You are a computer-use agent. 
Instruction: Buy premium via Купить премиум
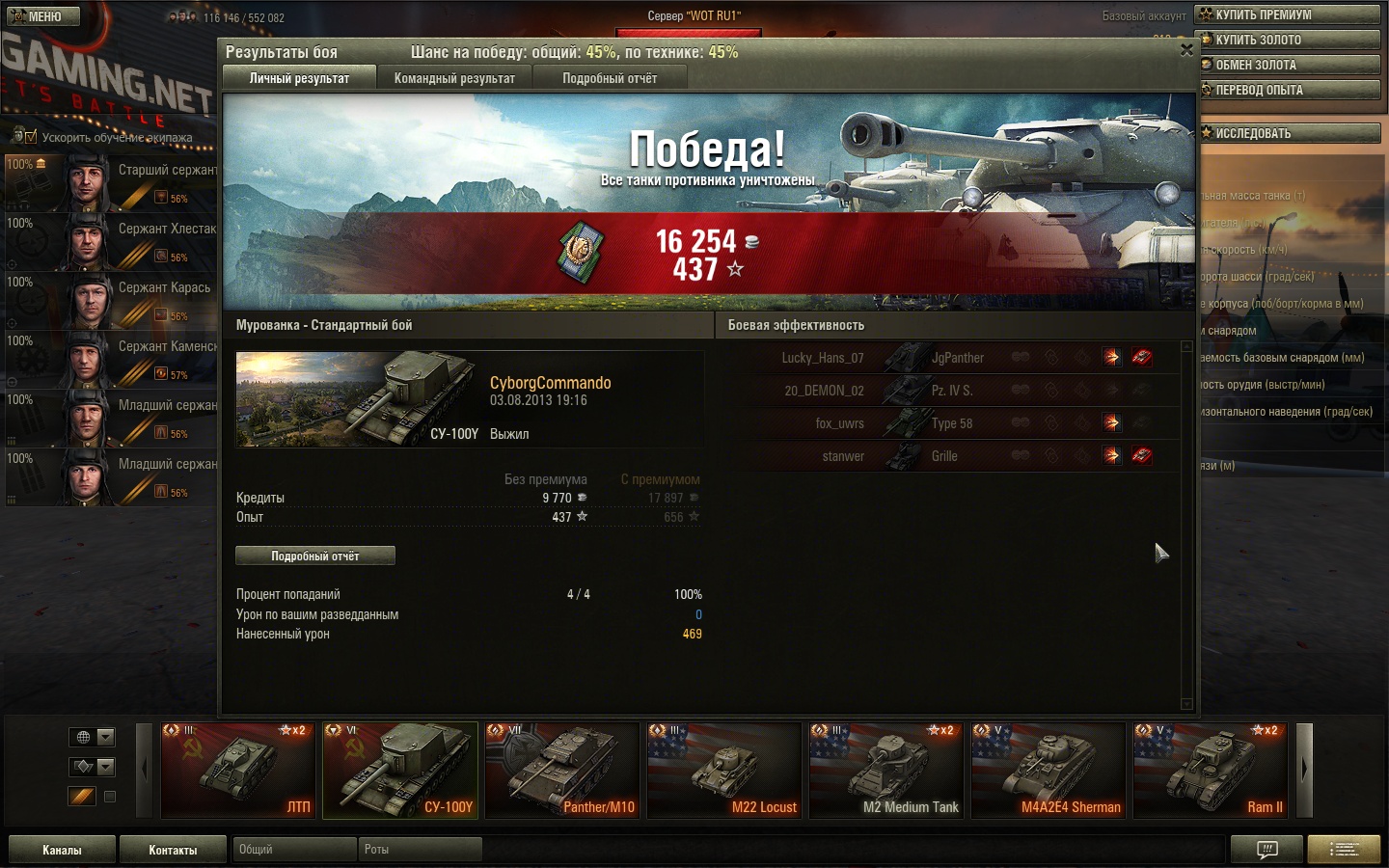point(1289,14)
